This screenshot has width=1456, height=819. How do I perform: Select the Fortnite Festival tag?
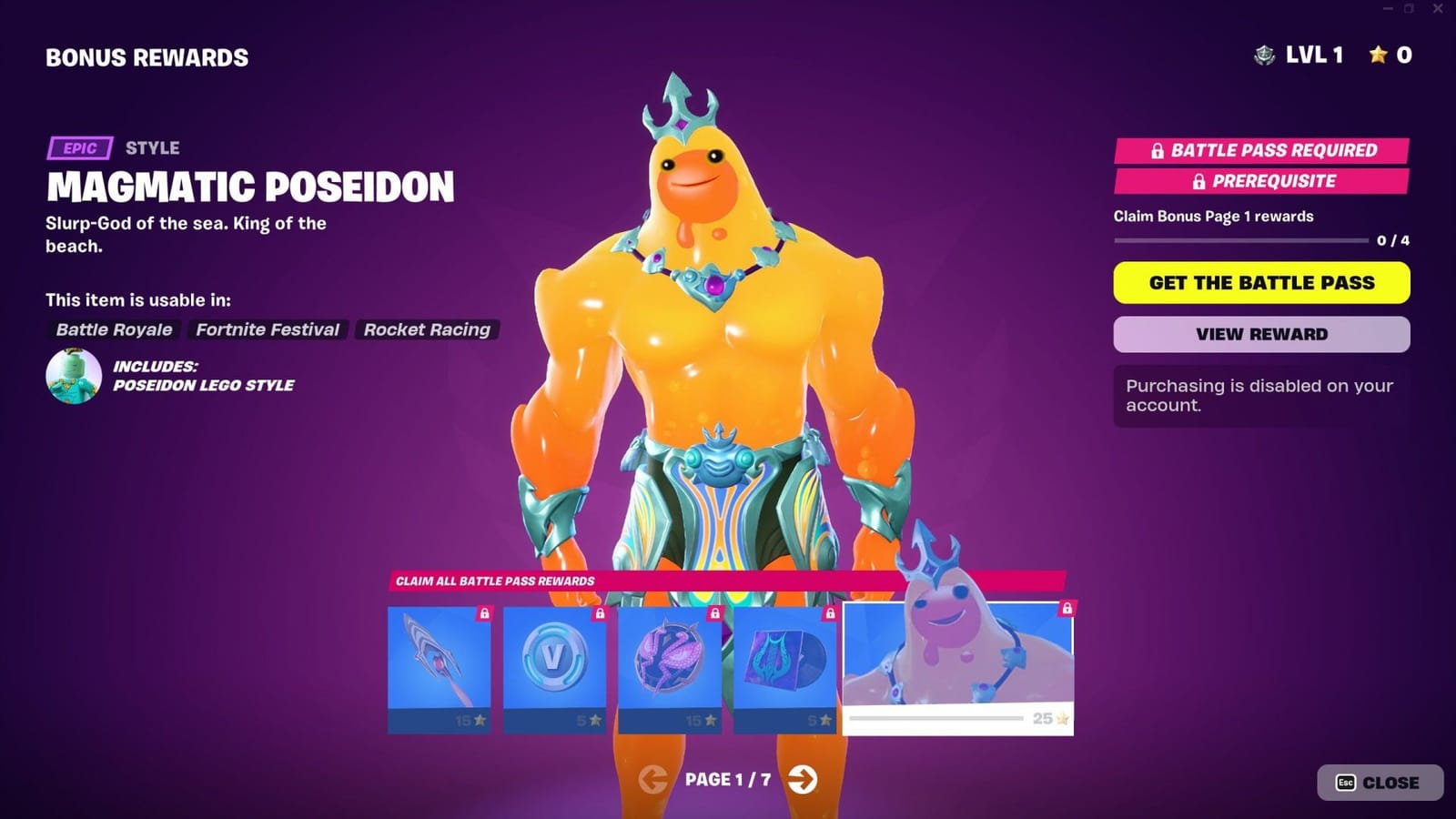[x=268, y=329]
